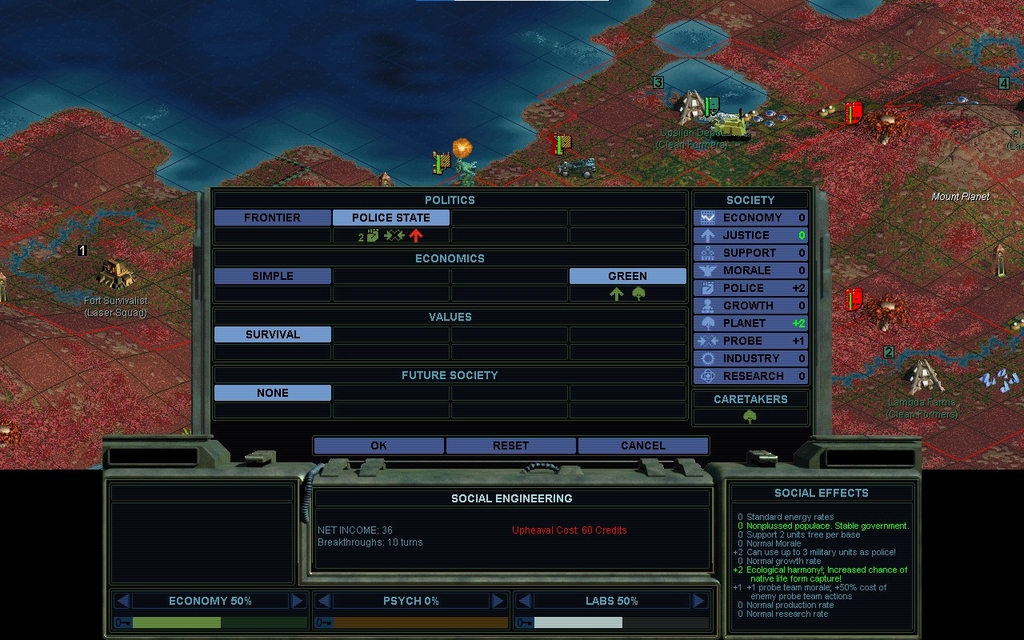This screenshot has height=640, width=1024.
Task: Decrease the Psych allocation with left arrow
Action: pos(323,601)
